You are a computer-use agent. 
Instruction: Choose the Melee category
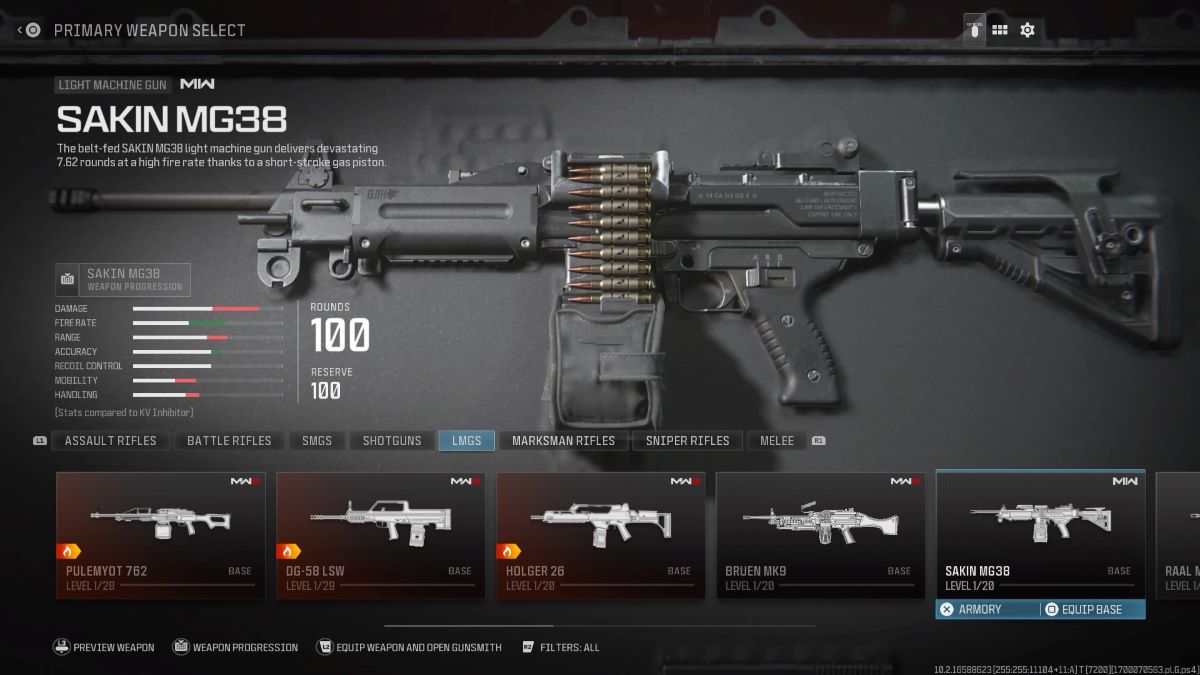[x=777, y=440]
